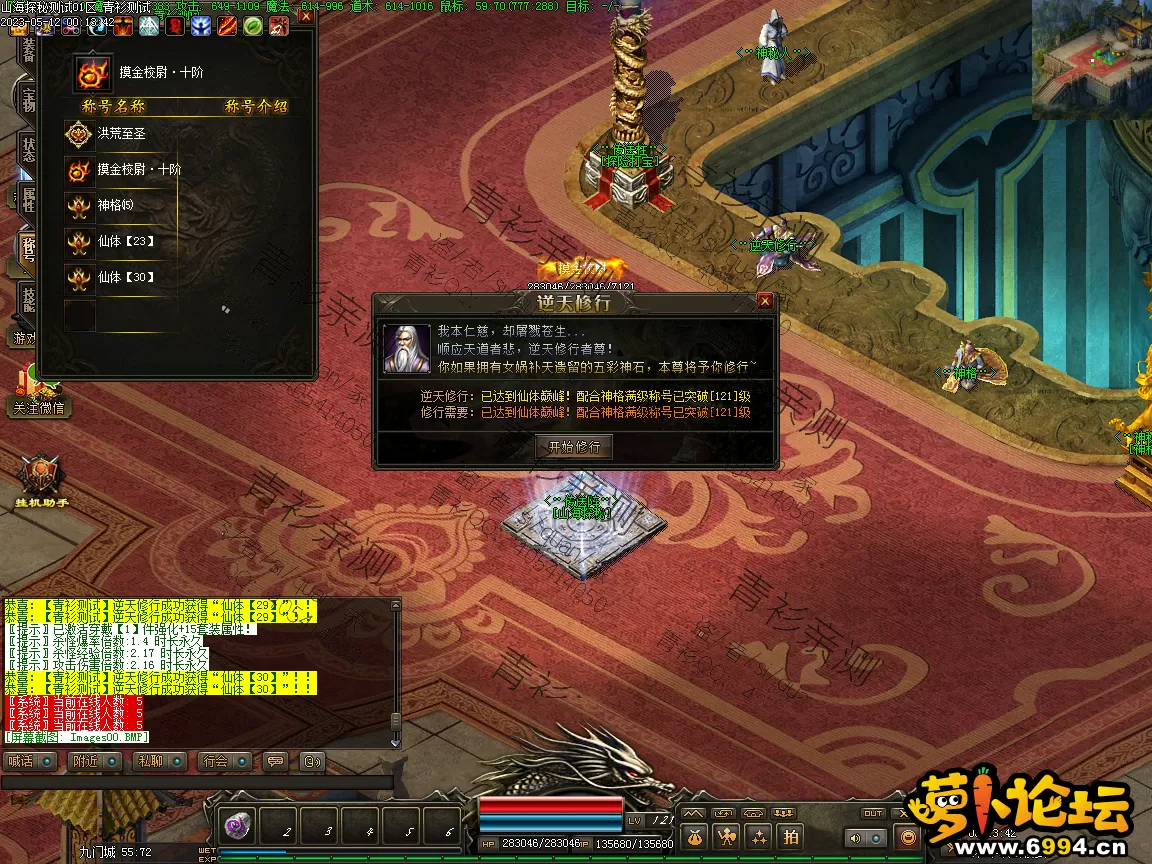Pick the 仙体【30】 title
Screen dimensions: 1152x864
(125, 278)
